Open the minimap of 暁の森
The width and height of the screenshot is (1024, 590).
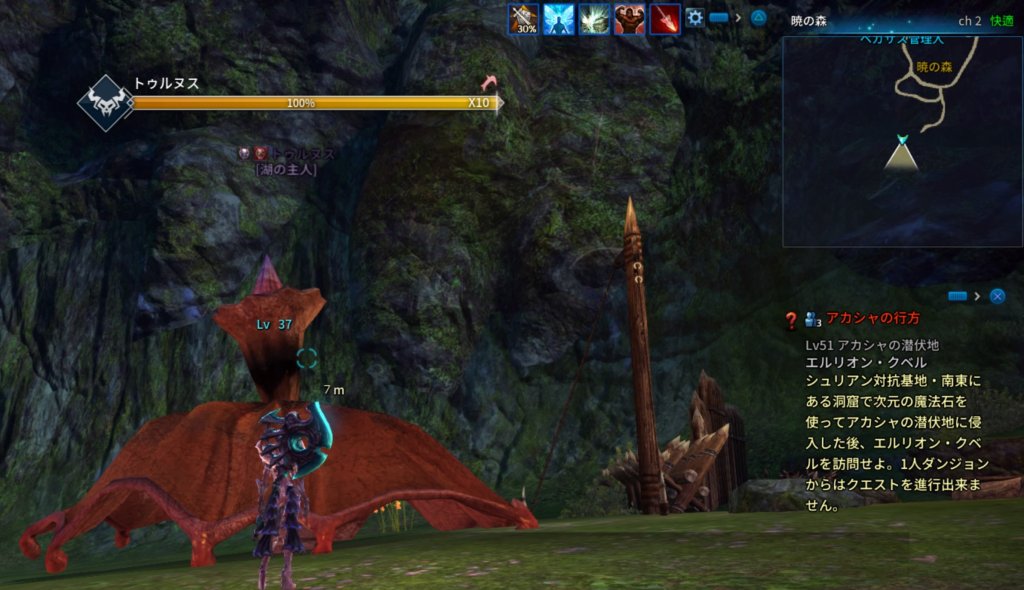[x=902, y=142]
